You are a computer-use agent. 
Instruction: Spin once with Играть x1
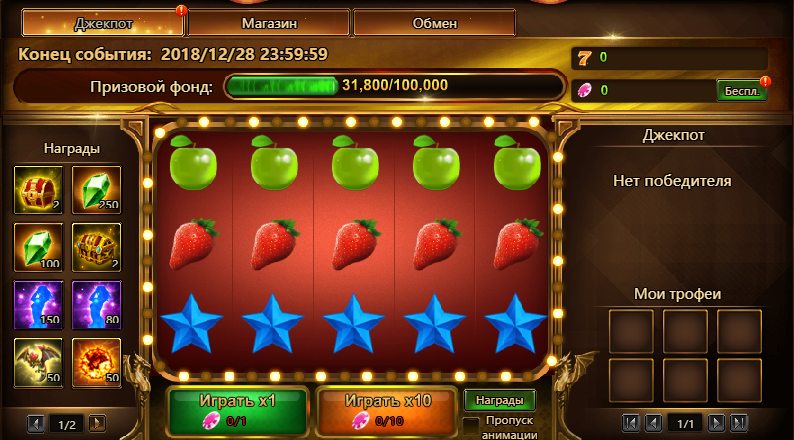(x=238, y=410)
